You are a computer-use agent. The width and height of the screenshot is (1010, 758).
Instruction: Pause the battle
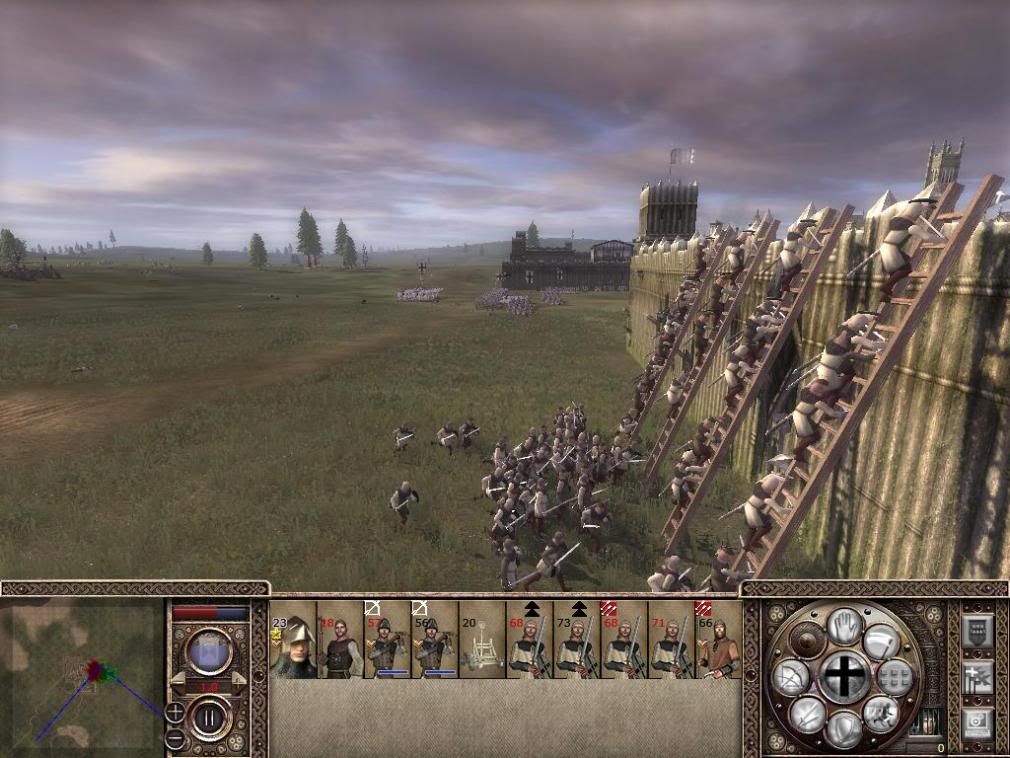pos(210,718)
